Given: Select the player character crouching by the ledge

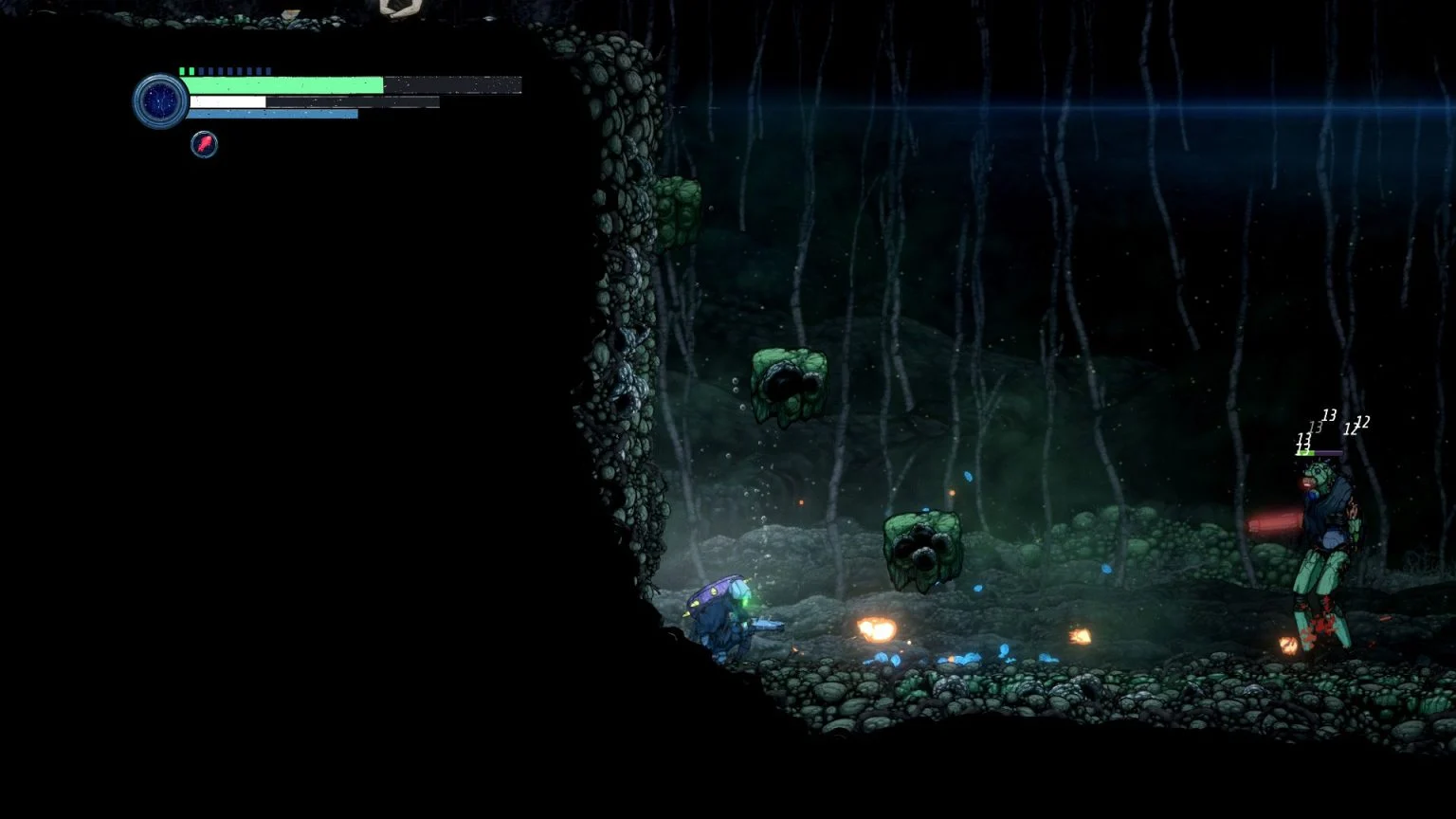Looking at the screenshot, I should tap(725, 616).
